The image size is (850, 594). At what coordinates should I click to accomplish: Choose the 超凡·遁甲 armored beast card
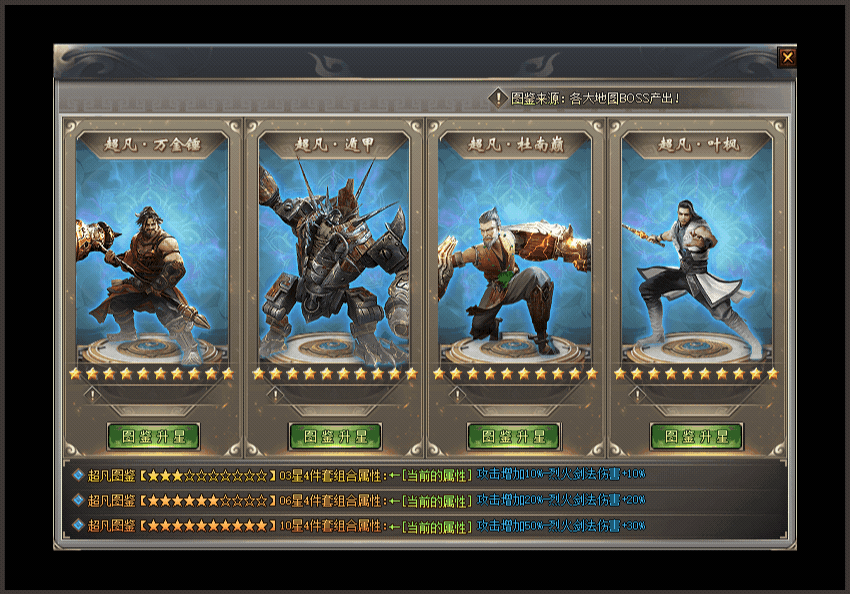(x=334, y=250)
